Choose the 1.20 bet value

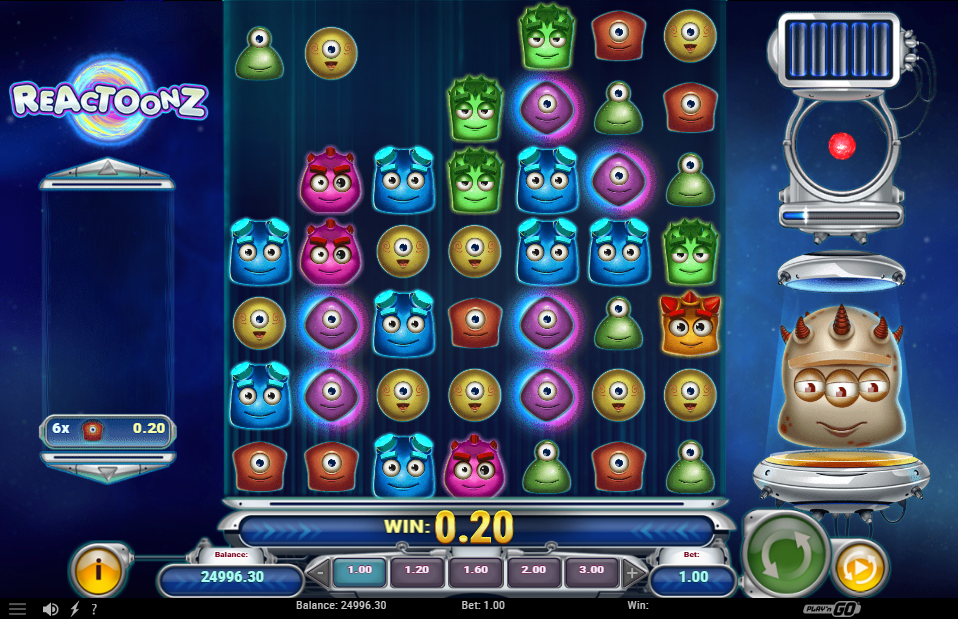tap(417, 572)
